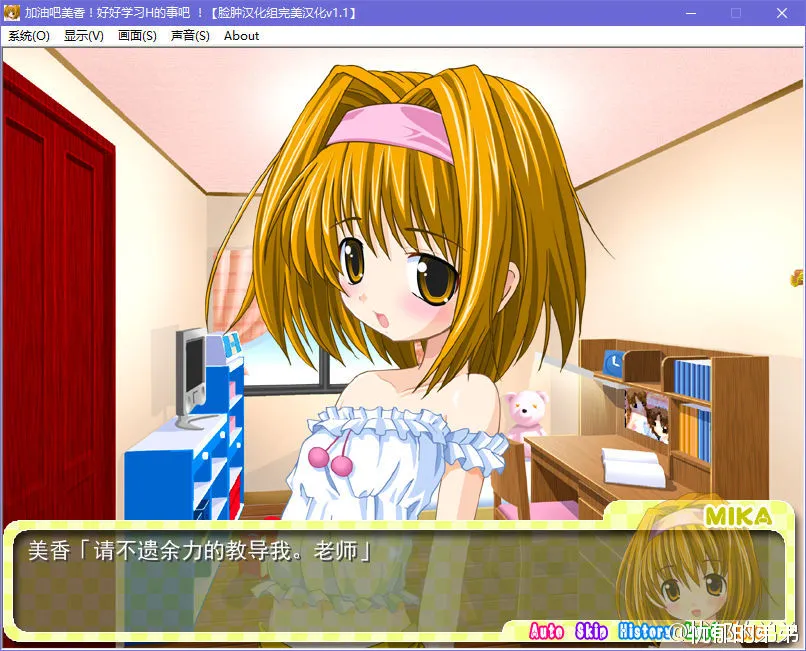Open the About menu
The image size is (806, 651).
pyautogui.click(x=241, y=36)
